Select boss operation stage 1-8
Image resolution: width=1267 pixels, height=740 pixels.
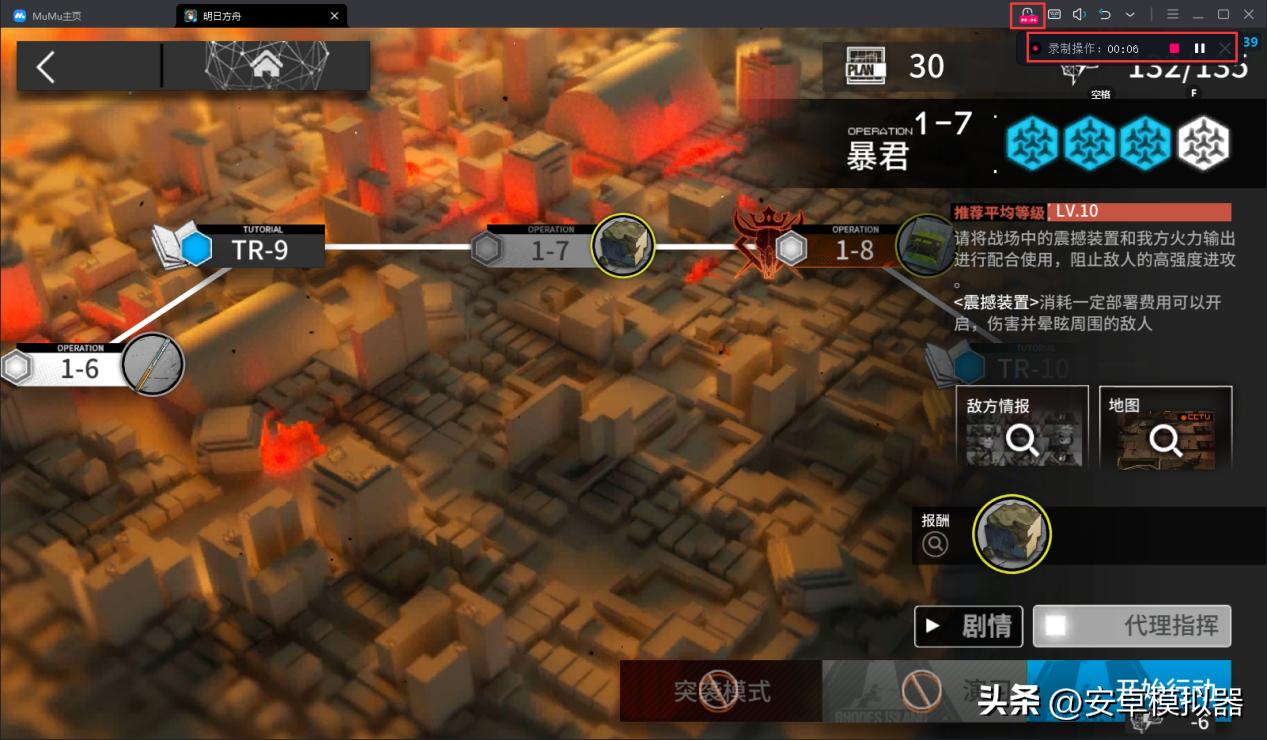(x=855, y=249)
